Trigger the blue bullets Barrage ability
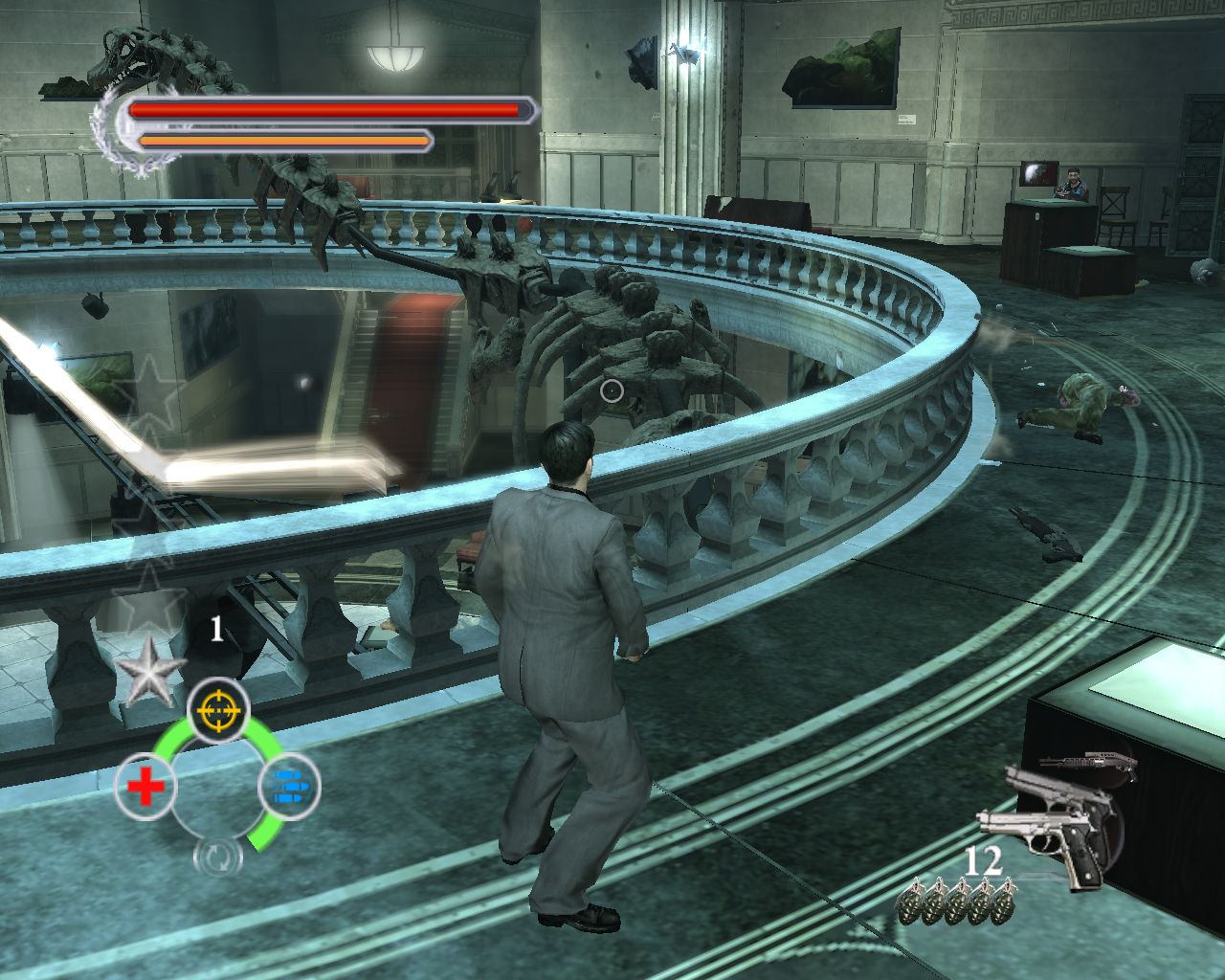 point(289,786)
